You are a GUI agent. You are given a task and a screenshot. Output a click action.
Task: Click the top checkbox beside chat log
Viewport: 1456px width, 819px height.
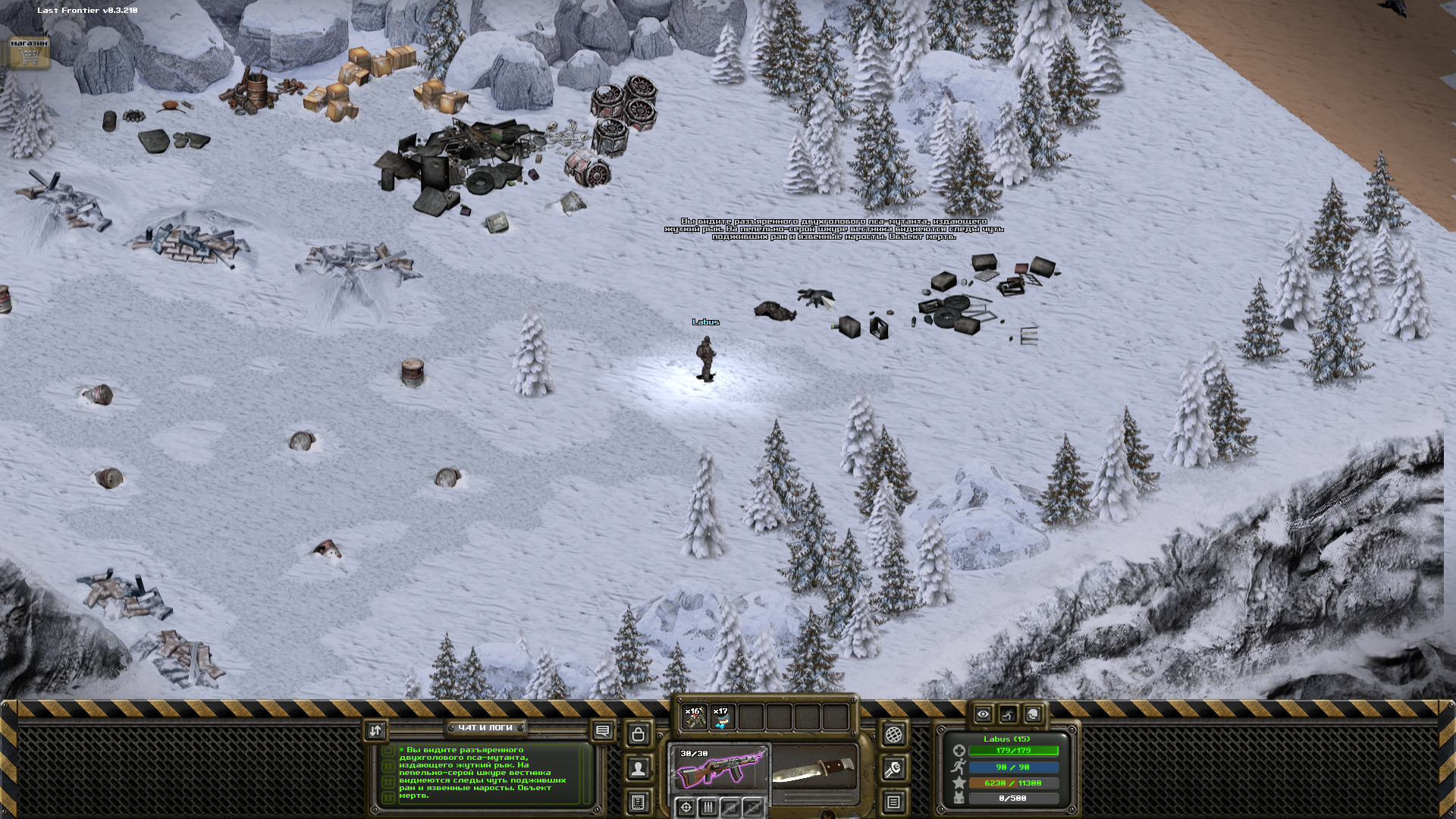(x=388, y=751)
